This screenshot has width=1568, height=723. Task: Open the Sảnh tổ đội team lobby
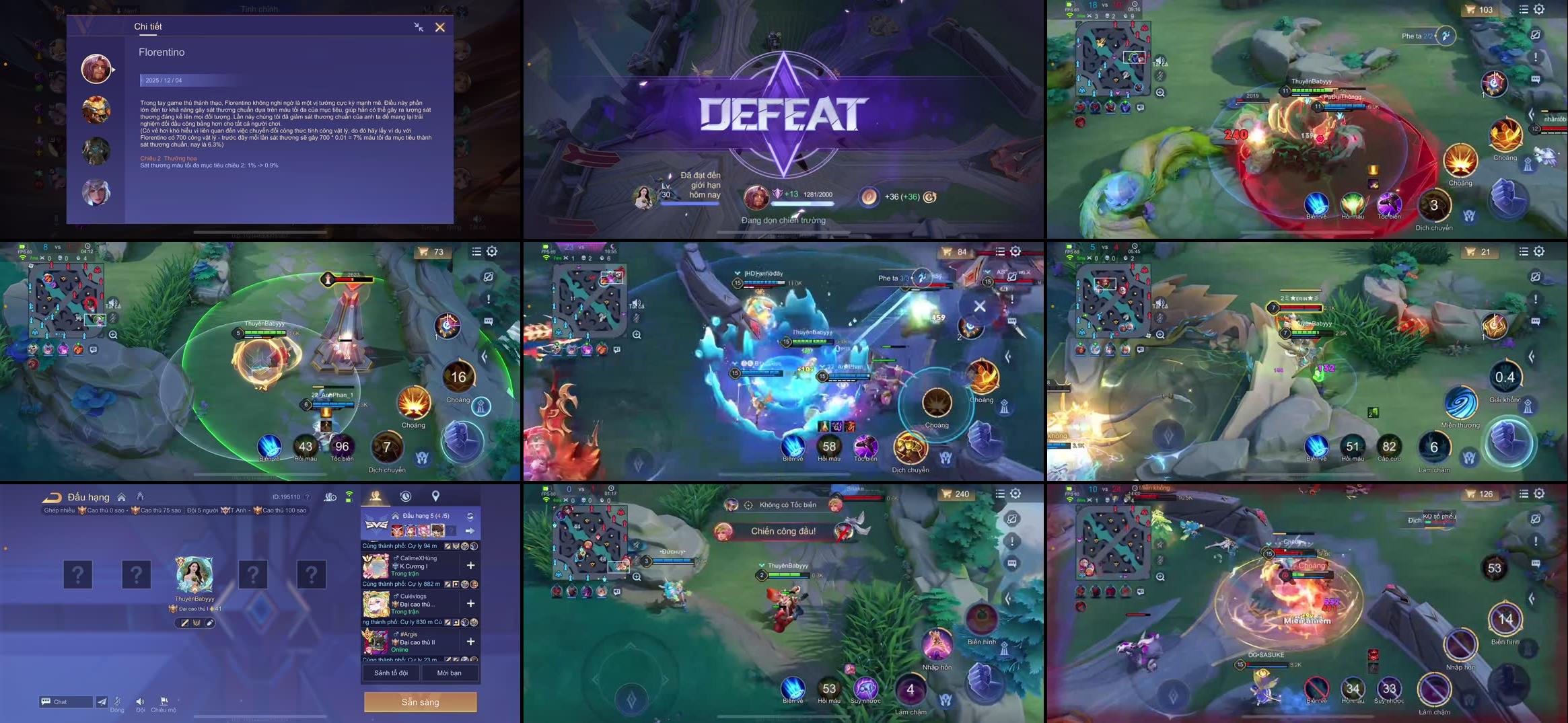390,673
